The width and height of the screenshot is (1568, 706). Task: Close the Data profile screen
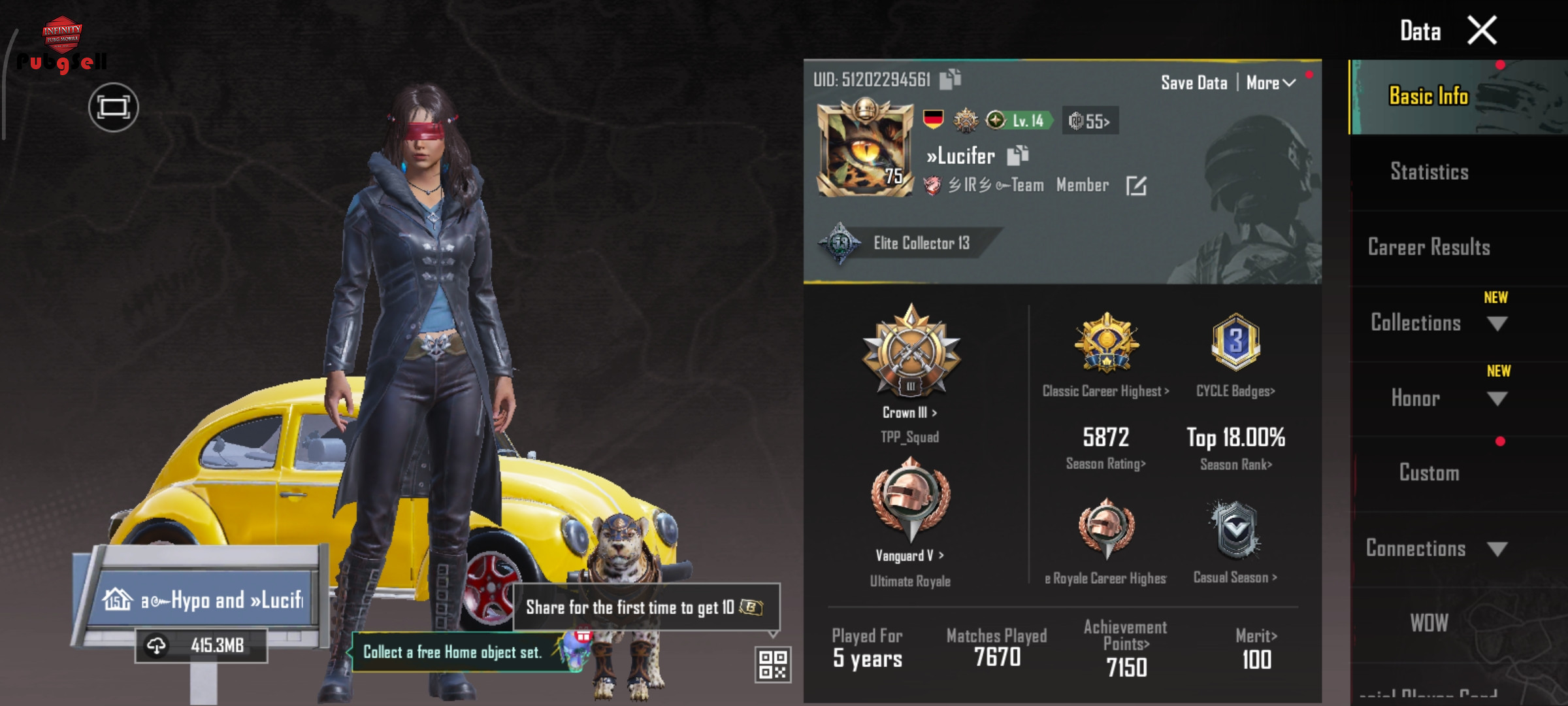click(1482, 31)
